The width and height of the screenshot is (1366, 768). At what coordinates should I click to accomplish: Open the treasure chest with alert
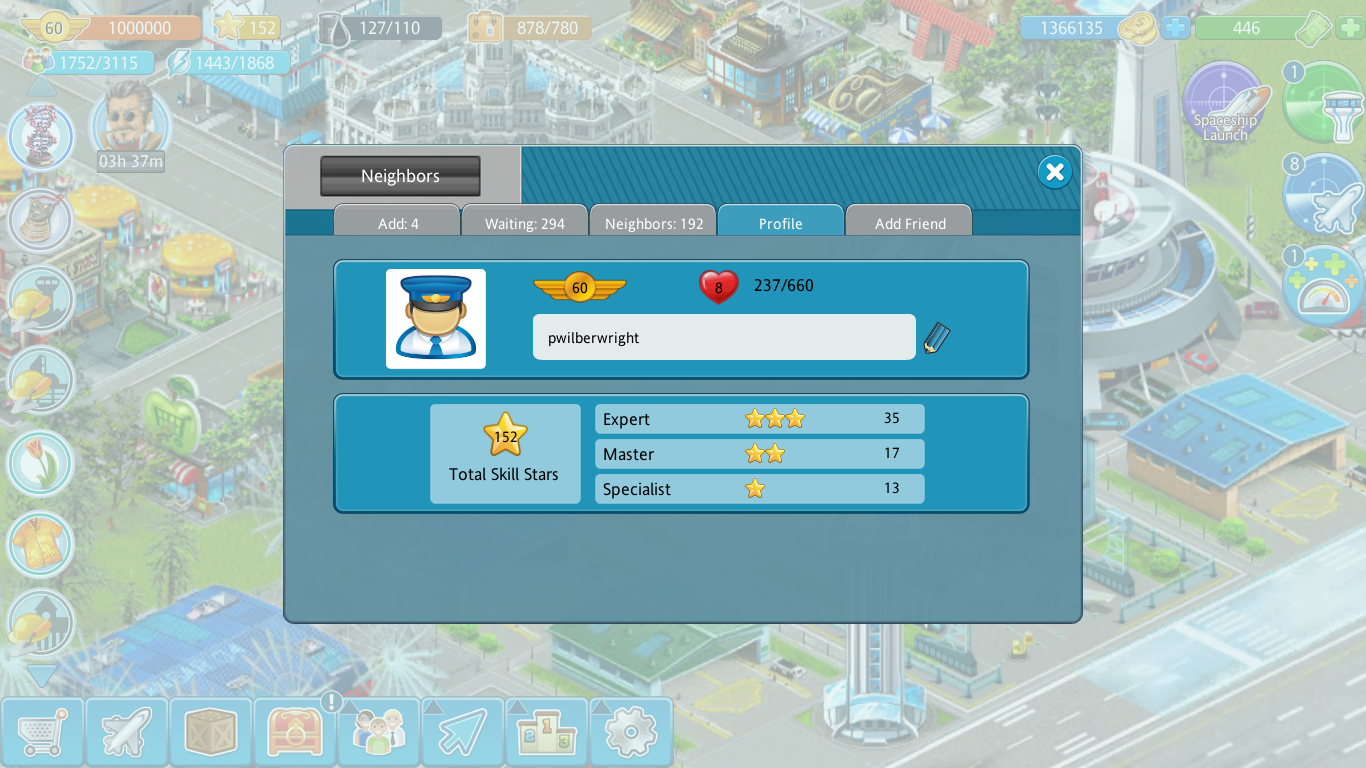pos(294,733)
